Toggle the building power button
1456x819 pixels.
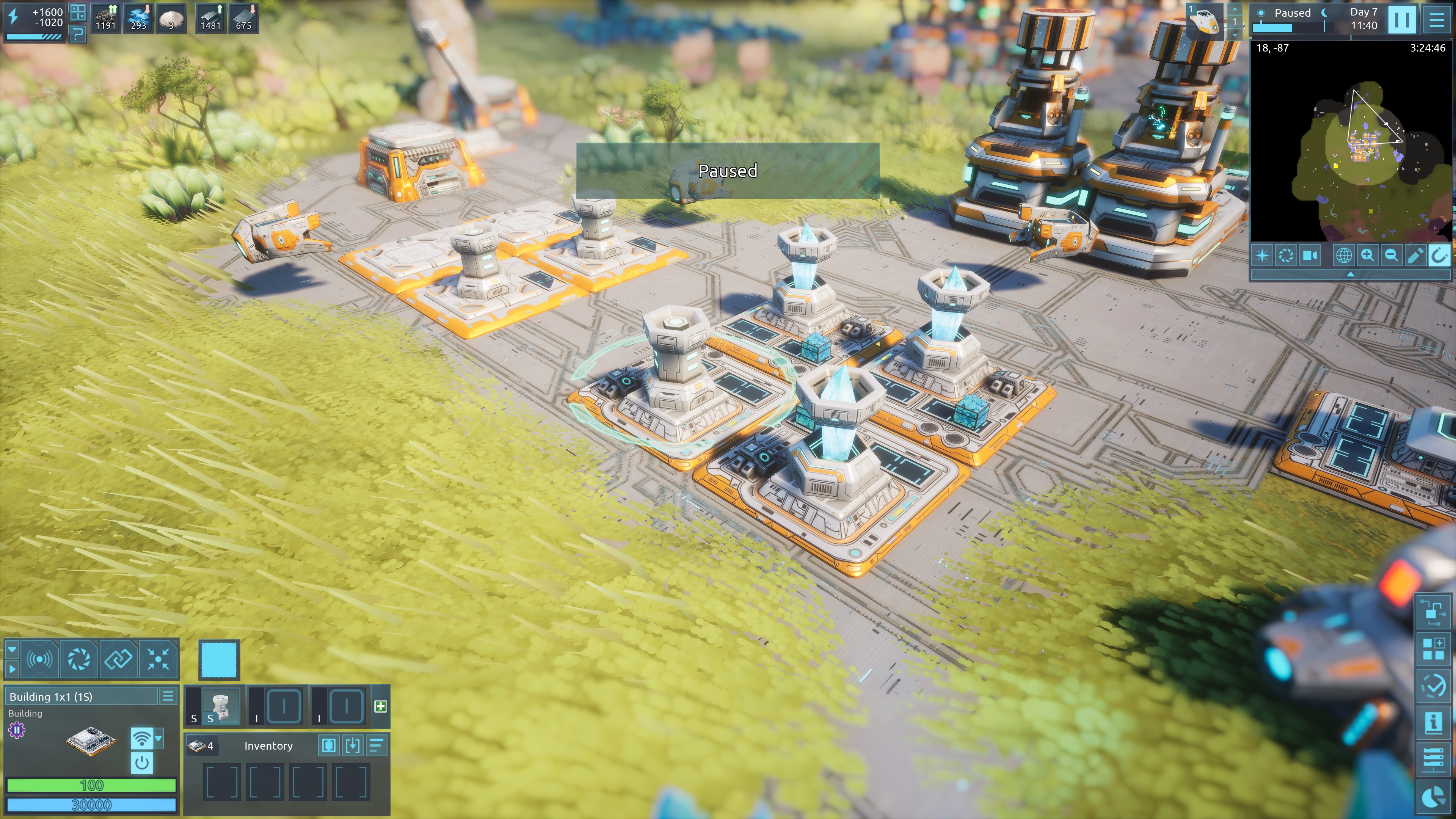tap(142, 763)
